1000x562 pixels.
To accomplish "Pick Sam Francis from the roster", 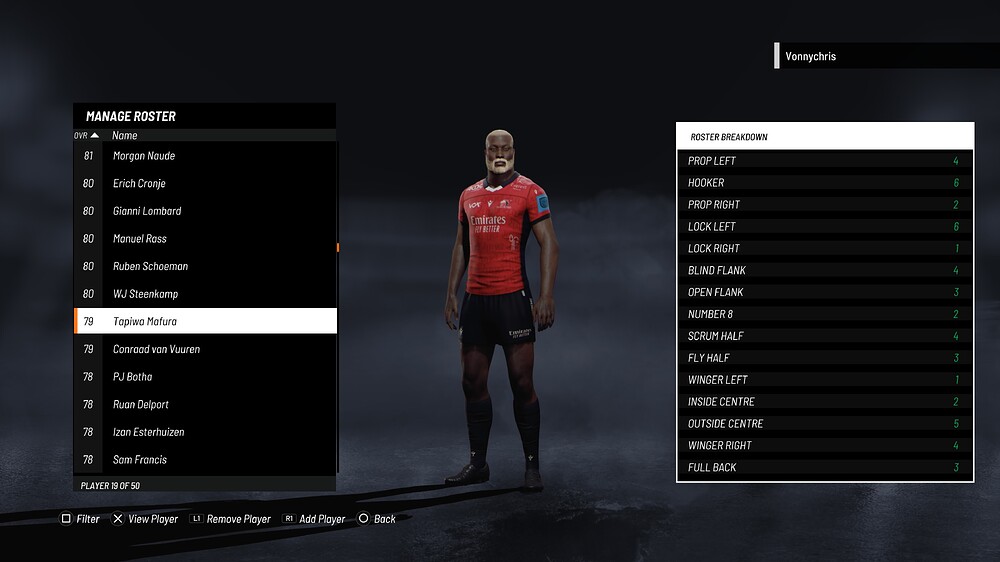I will 204,460.
